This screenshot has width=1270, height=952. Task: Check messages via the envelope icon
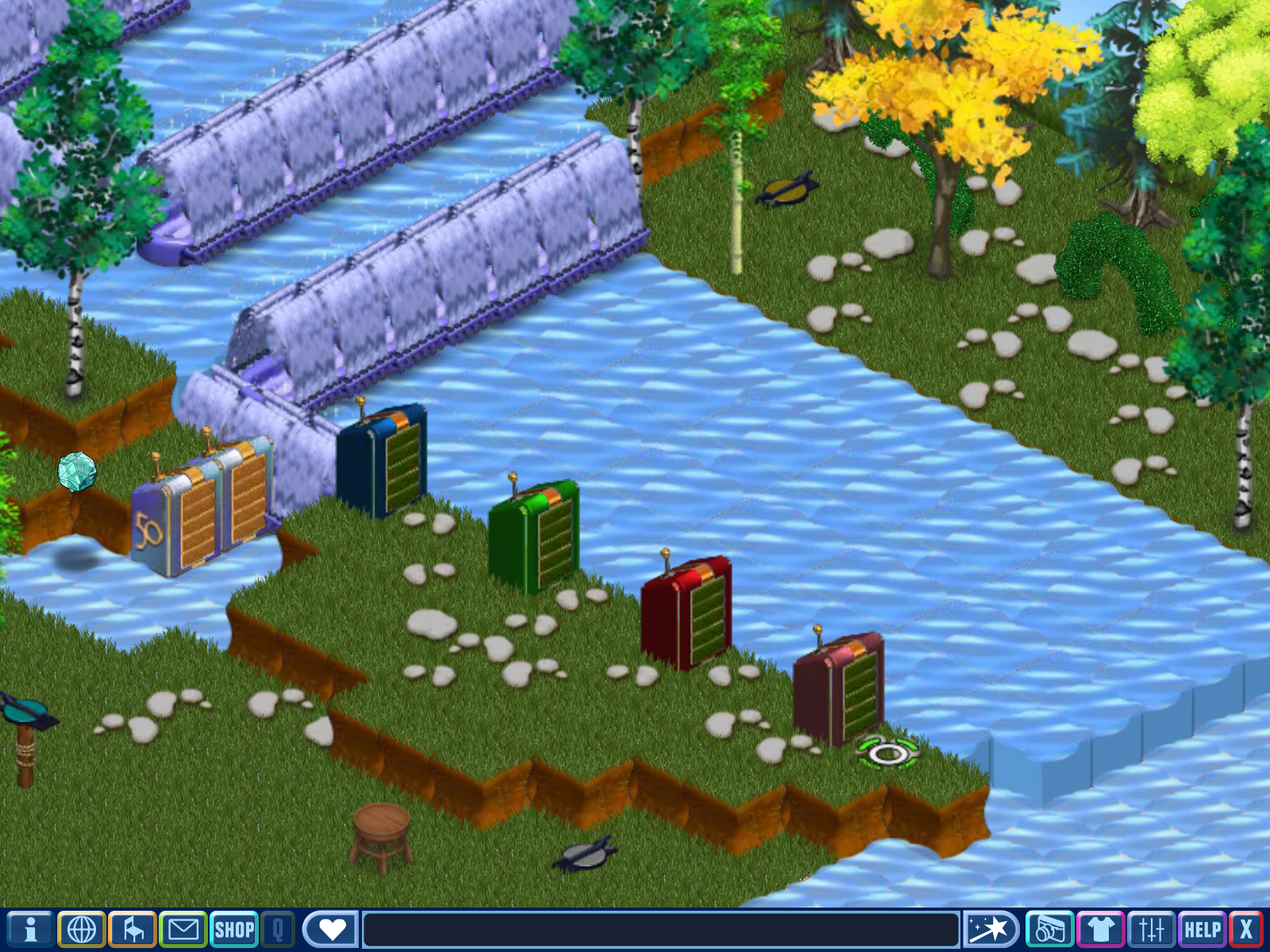click(x=183, y=929)
